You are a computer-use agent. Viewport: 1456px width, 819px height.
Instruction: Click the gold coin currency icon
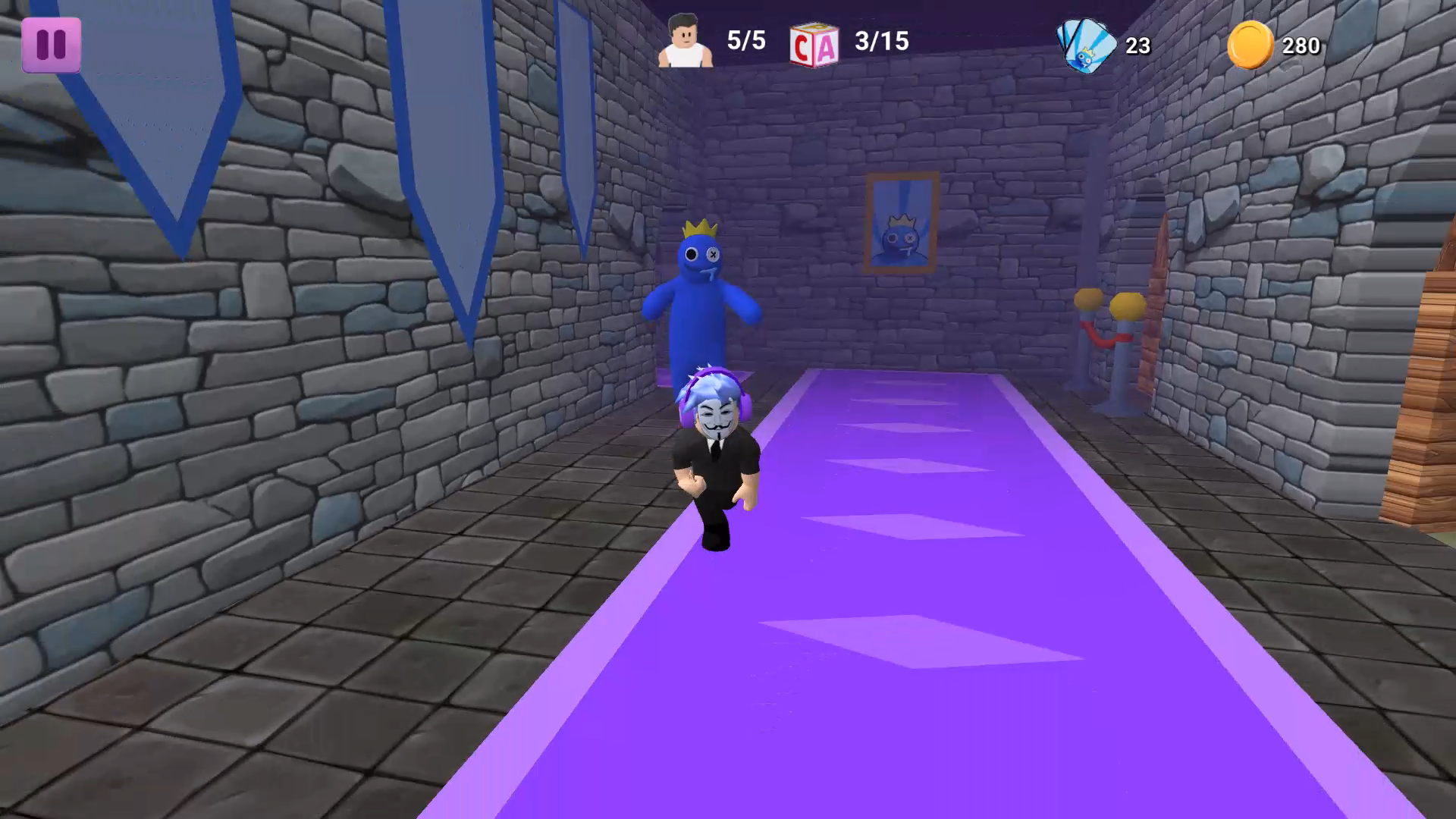1250,43
